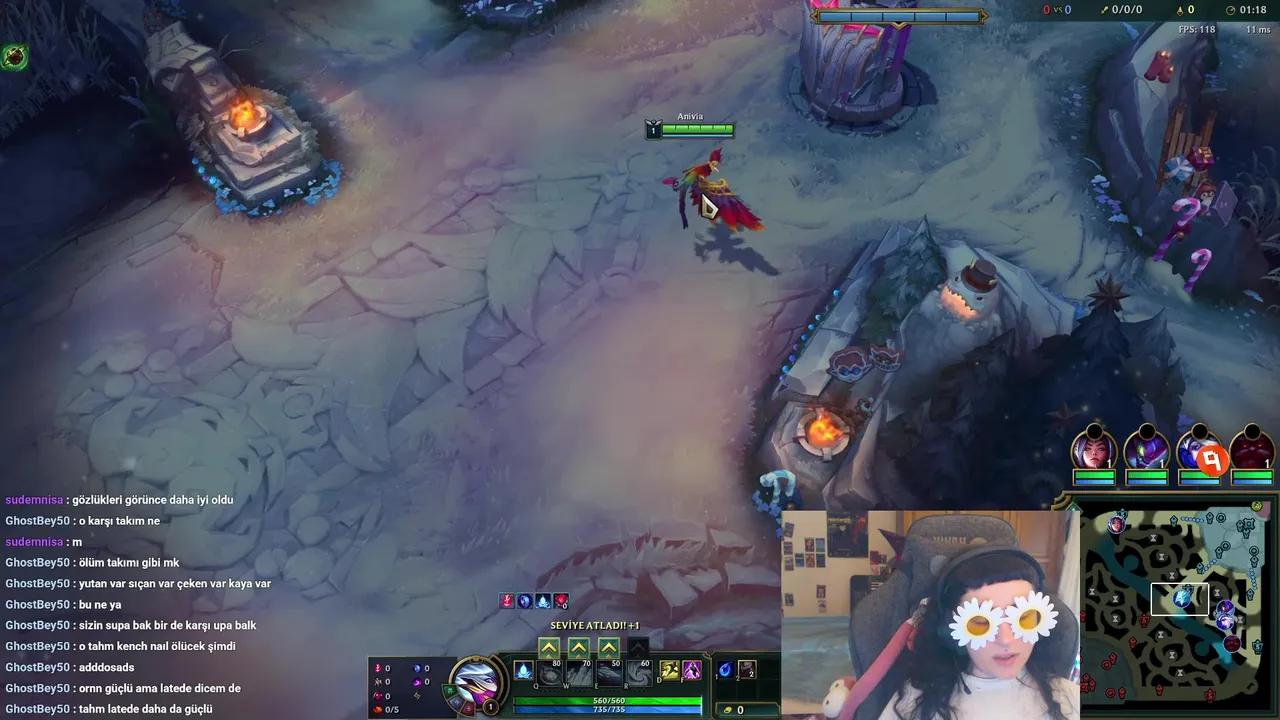The width and height of the screenshot is (1280, 720).
Task: Click Xayah's champion portrait at level 1
Action: coord(478,678)
